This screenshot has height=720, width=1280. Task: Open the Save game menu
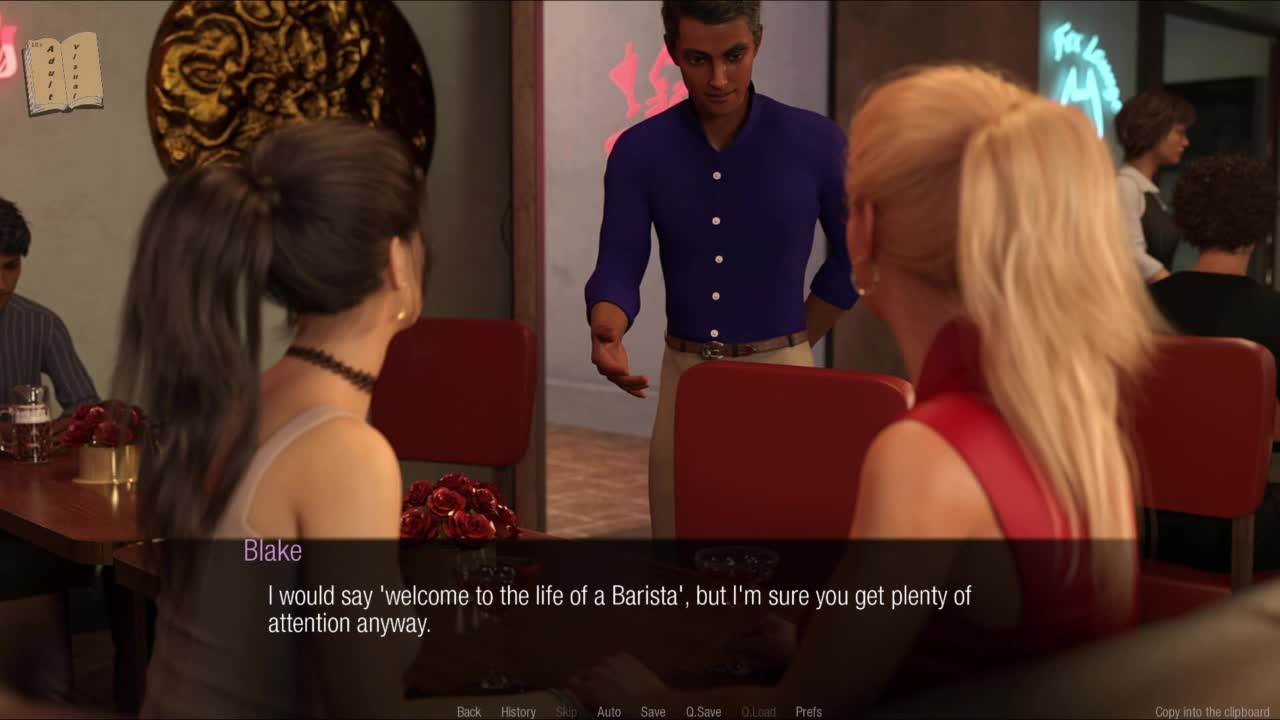pos(653,712)
